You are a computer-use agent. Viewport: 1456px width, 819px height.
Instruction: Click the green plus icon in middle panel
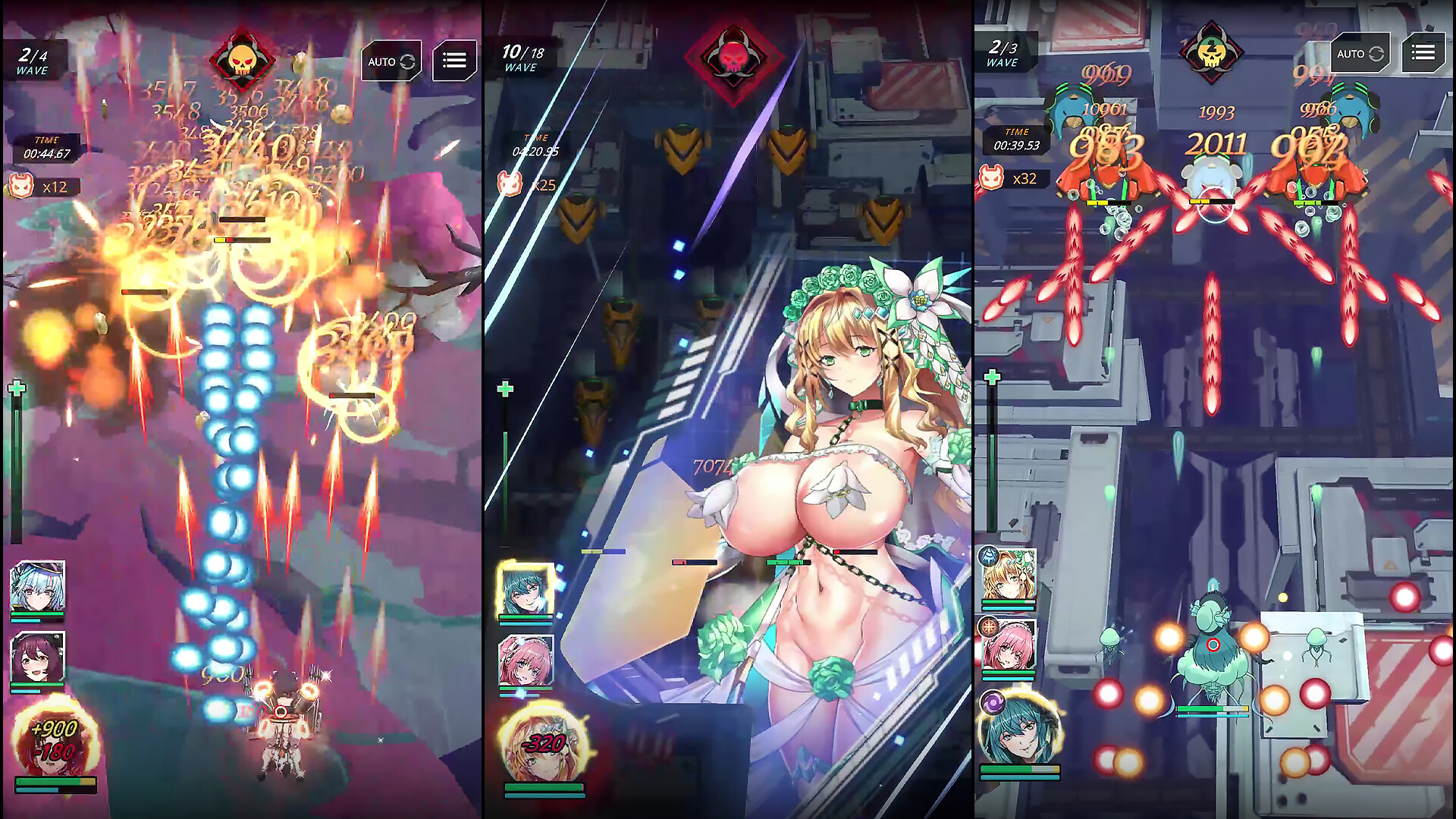pyautogui.click(x=503, y=388)
